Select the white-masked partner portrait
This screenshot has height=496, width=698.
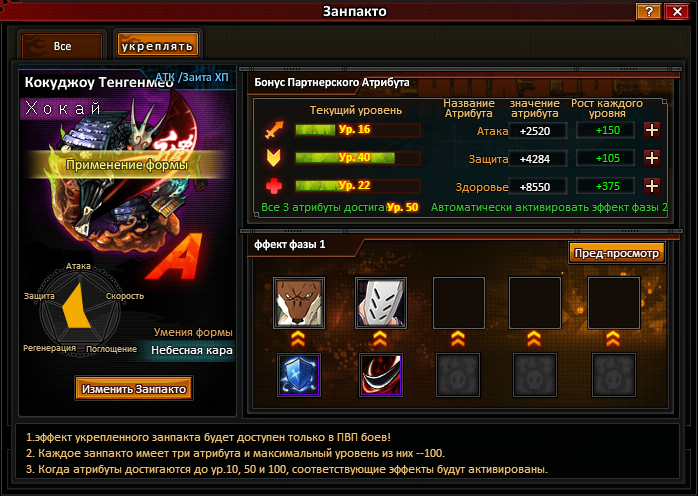pos(374,302)
